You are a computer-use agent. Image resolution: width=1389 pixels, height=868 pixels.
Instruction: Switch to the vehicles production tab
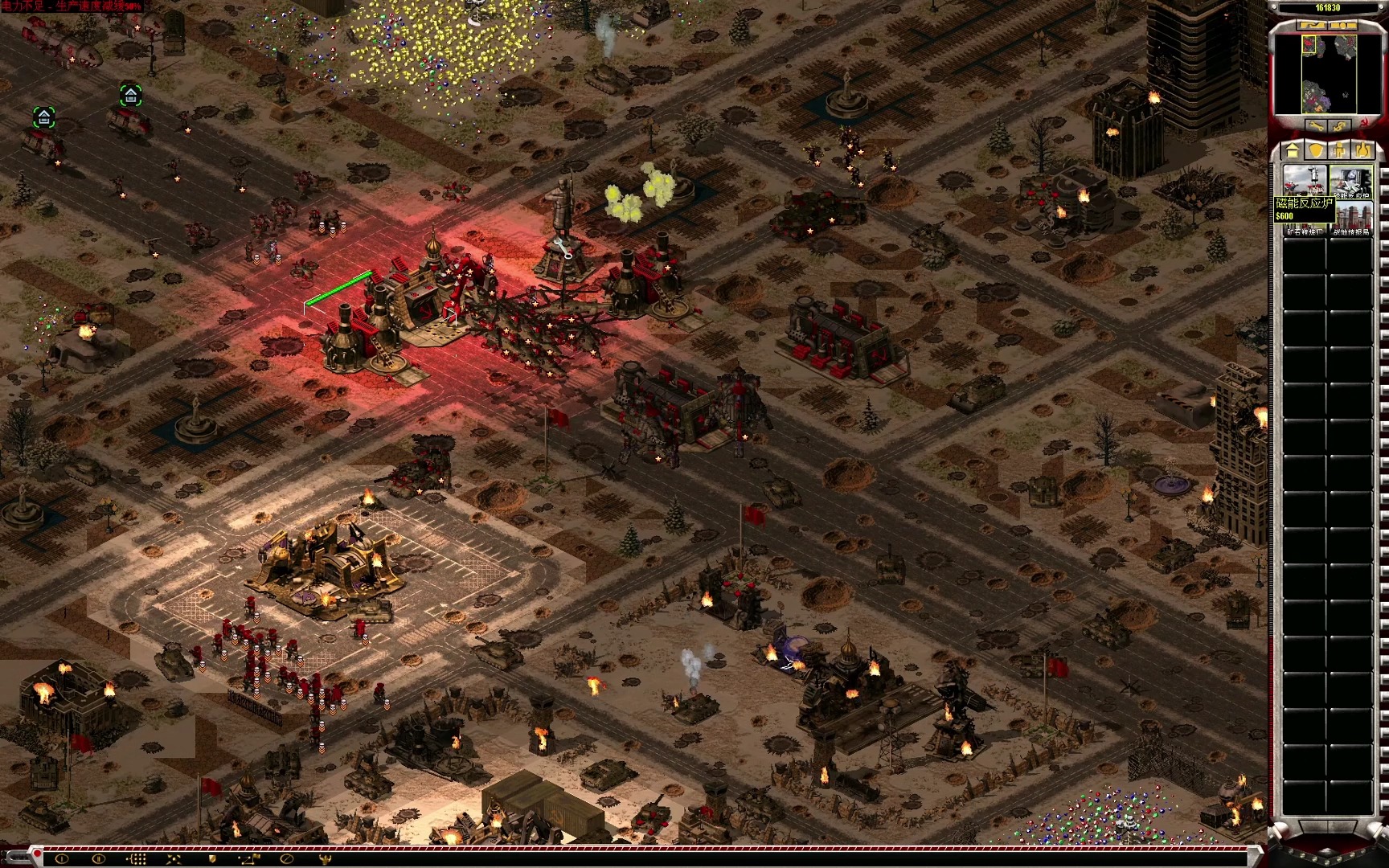[x=1362, y=150]
